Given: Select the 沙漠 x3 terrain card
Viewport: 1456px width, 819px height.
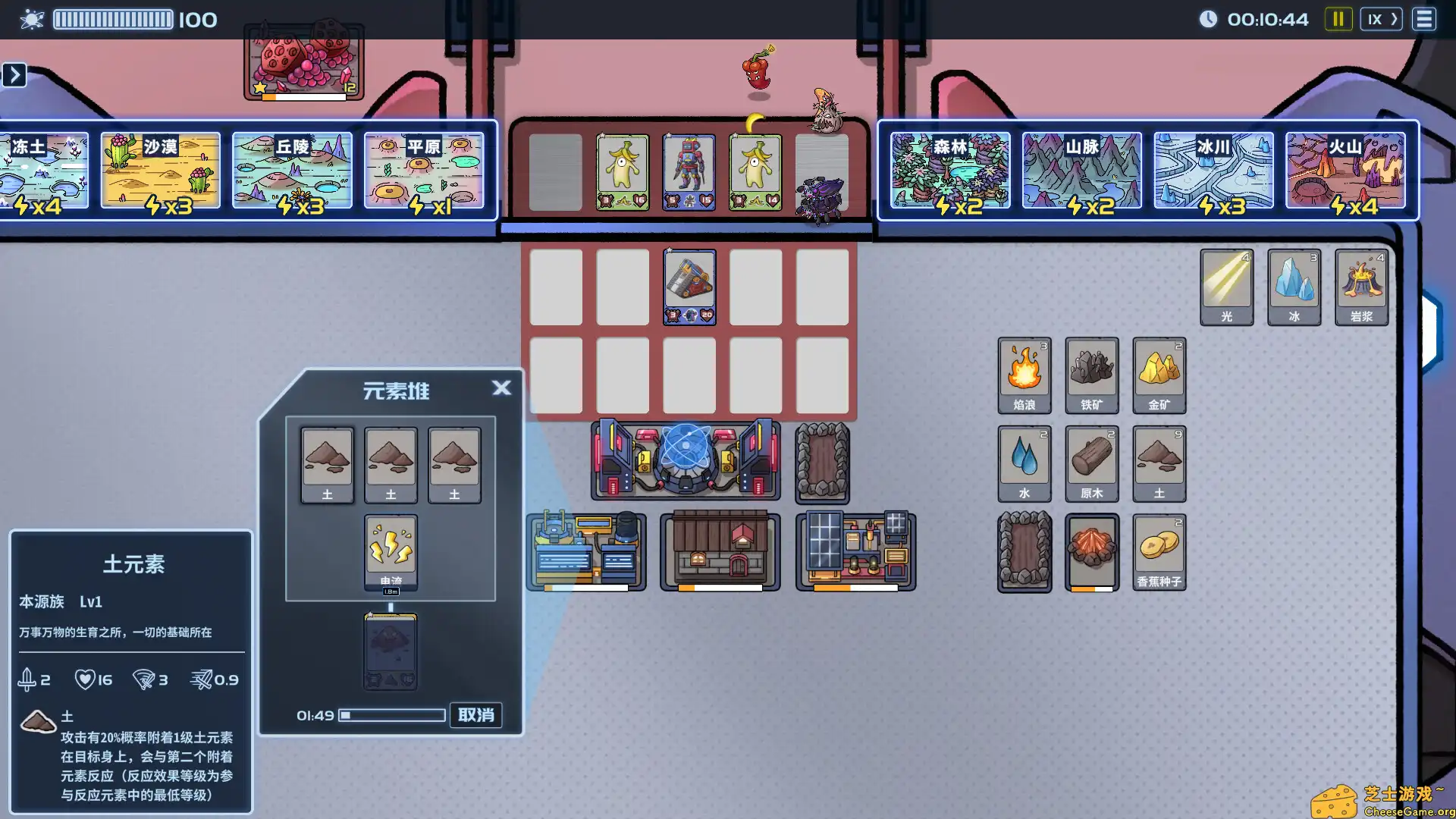Looking at the screenshot, I should [x=160, y=171].
